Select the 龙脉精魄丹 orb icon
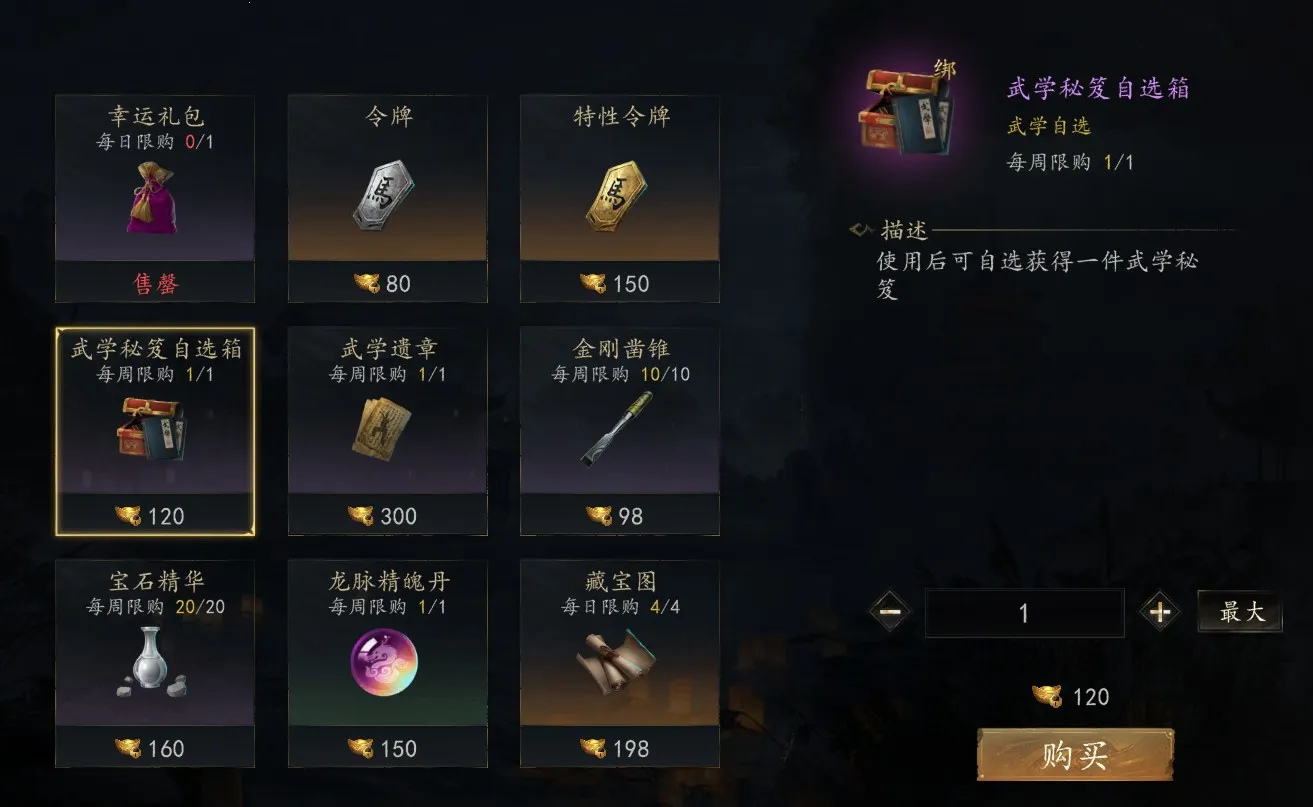This screenshot has width=1313, height=807. tap(387, 662)
